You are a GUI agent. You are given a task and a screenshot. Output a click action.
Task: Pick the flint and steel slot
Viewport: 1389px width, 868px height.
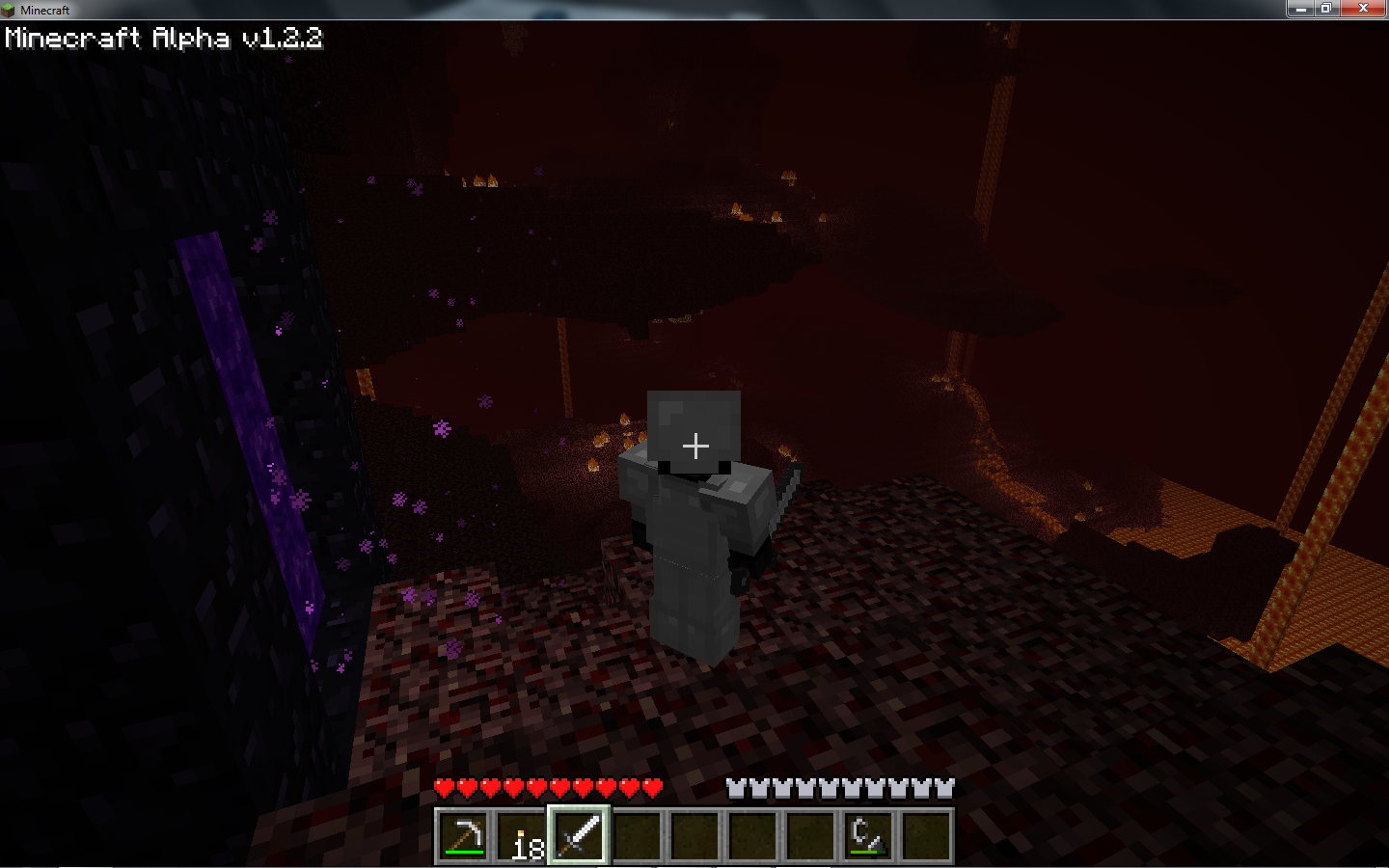pyautogui.click(x=868, y=835)
